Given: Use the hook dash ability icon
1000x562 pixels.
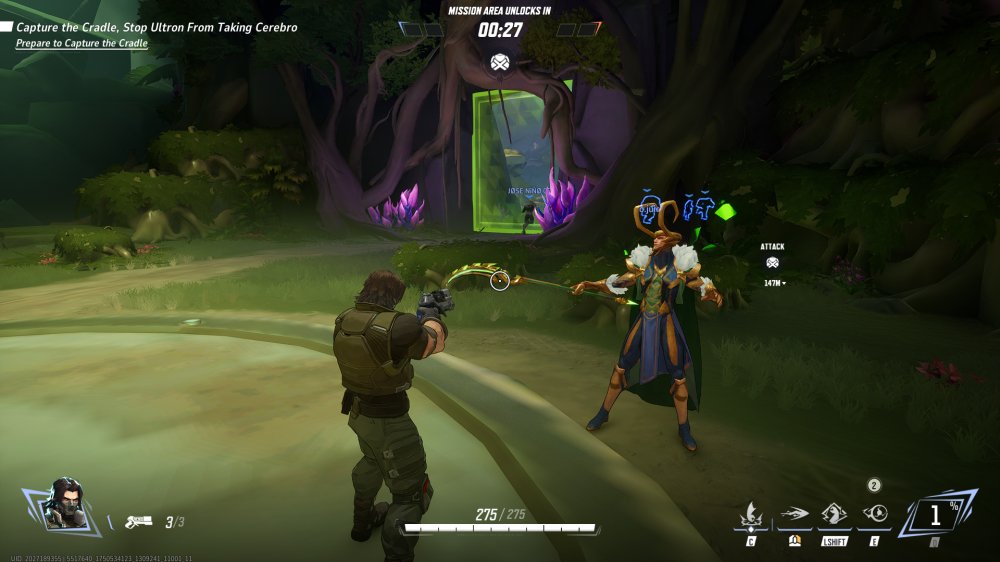Looking at the screenshot, I should [x=793, y=516].
